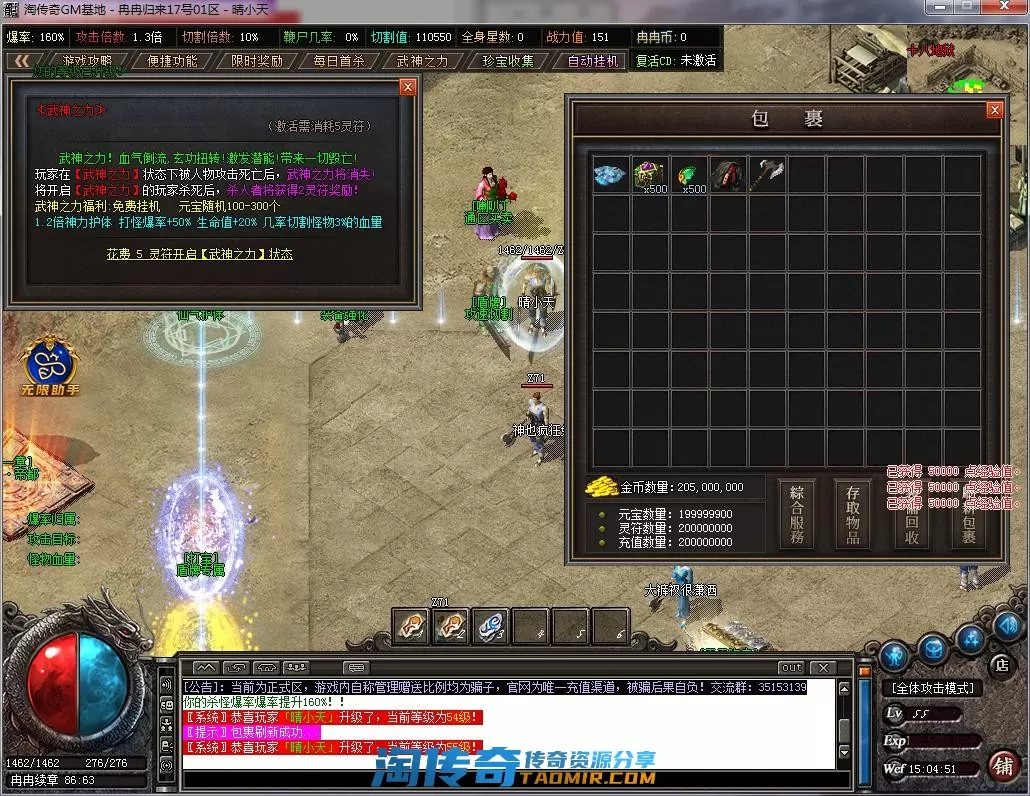Open the 珍宝收集 tab

508,60
